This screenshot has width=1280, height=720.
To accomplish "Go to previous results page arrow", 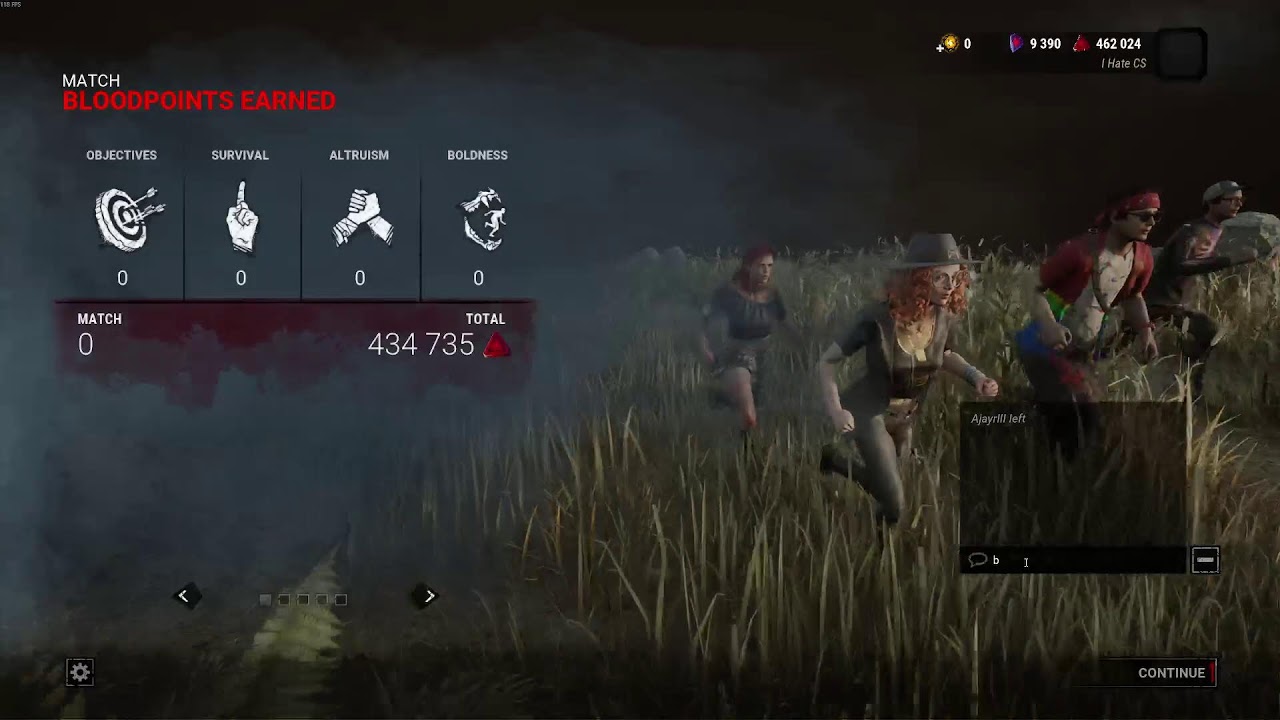I will pos(183,596).
